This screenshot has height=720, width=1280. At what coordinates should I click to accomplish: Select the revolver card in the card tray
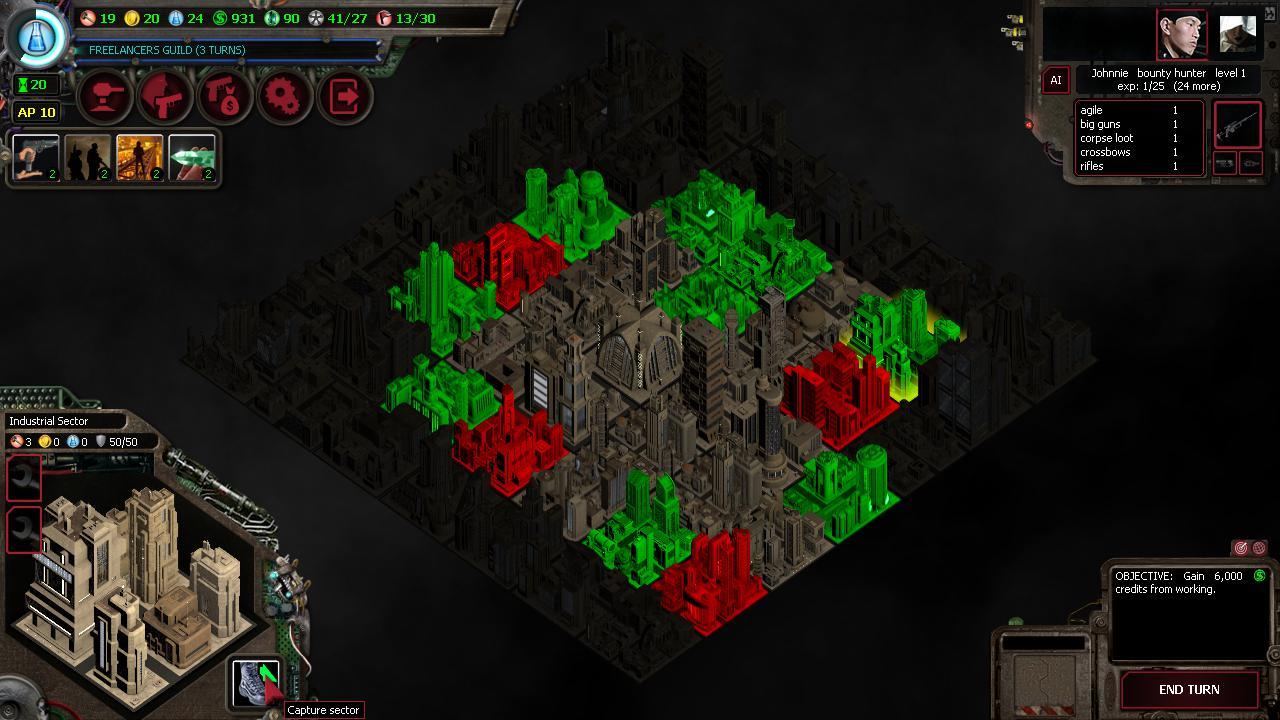[34, 158]
